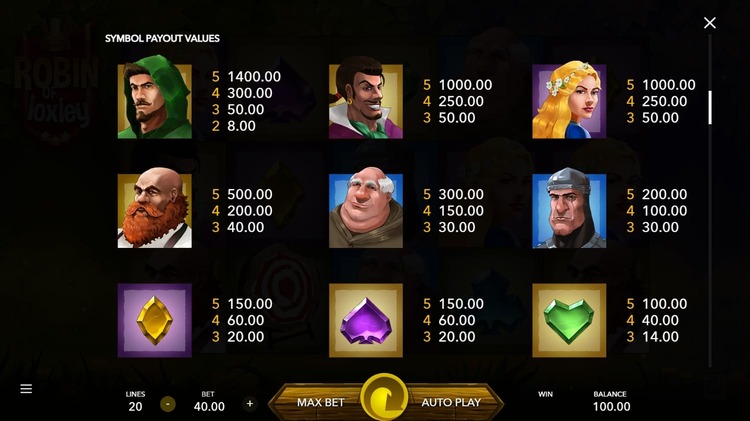Click the paytable scrollbar handle

point(710,107)
